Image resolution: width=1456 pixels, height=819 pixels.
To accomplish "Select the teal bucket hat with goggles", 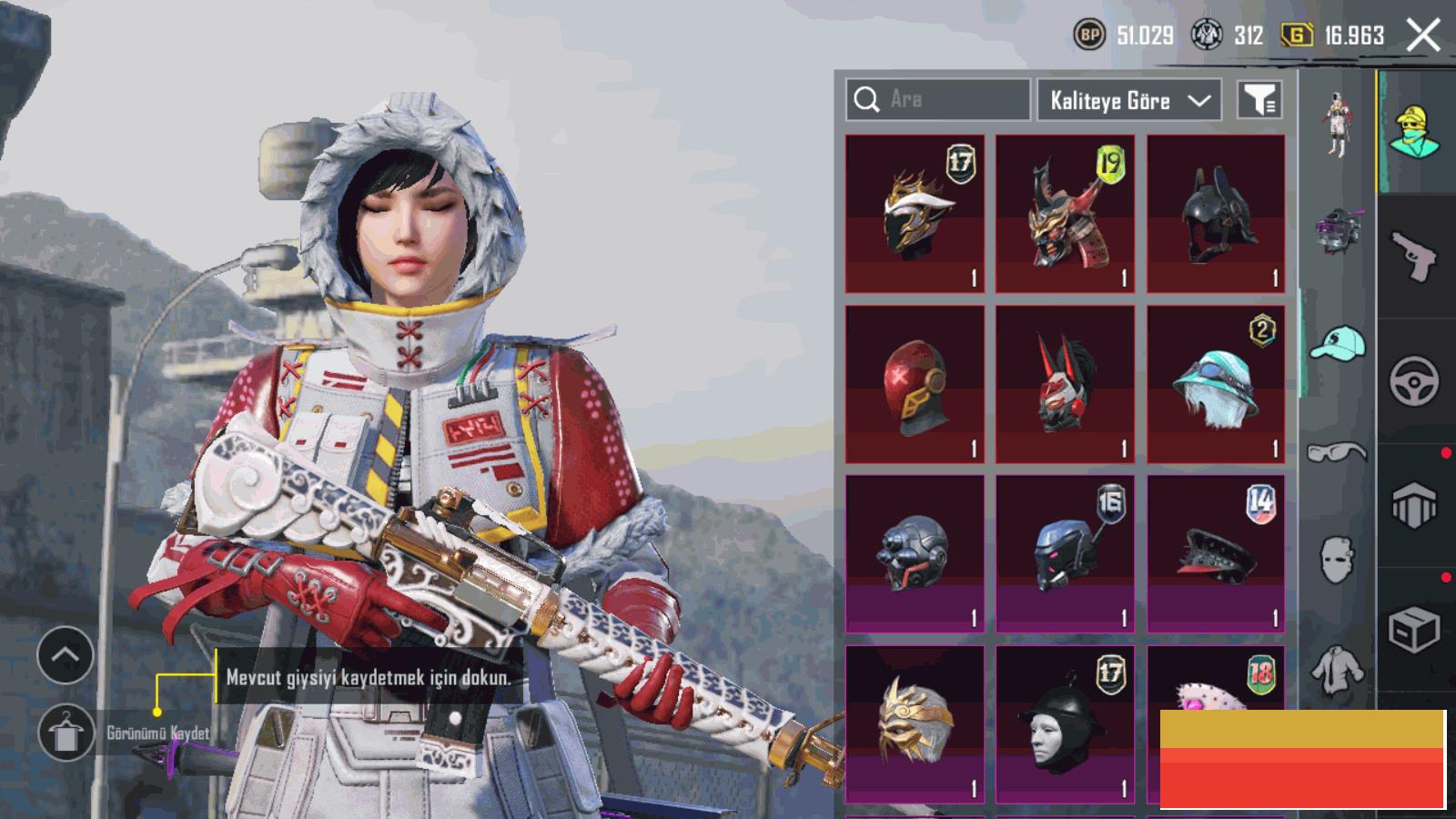I will (1216, 385).
